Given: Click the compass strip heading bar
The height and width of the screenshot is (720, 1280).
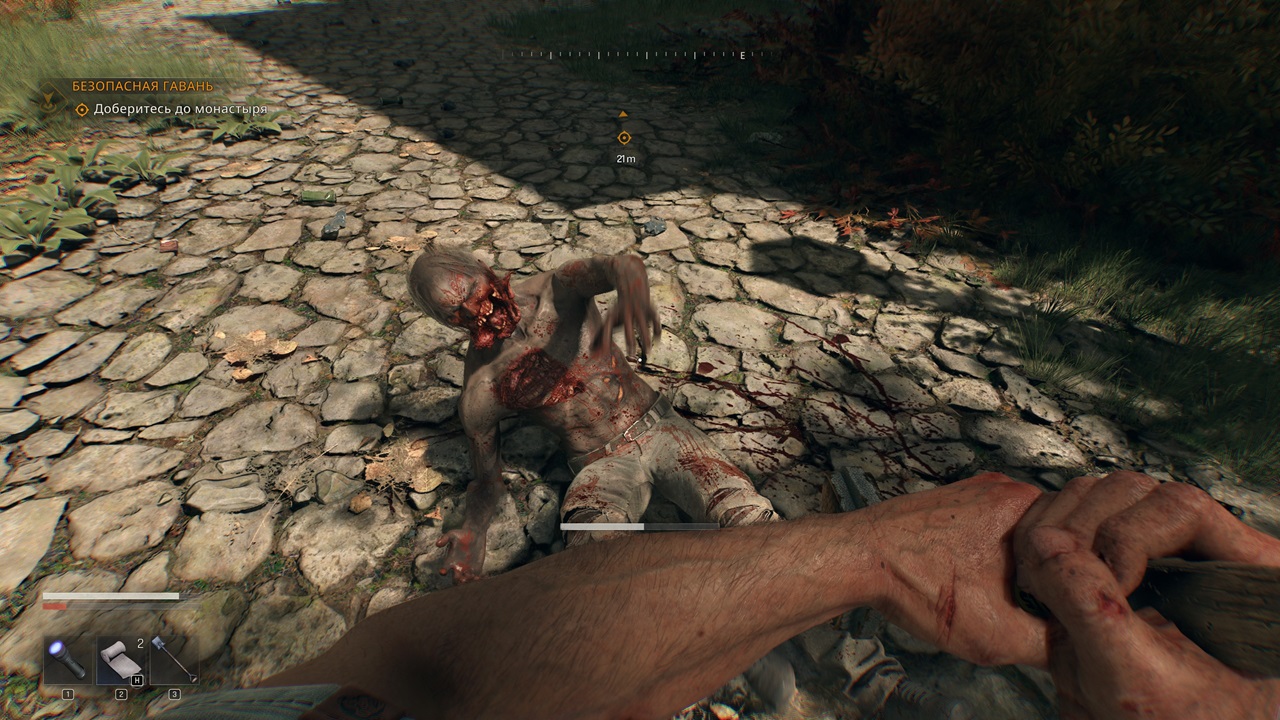Looking at the screenshot, I should point(638,55).
